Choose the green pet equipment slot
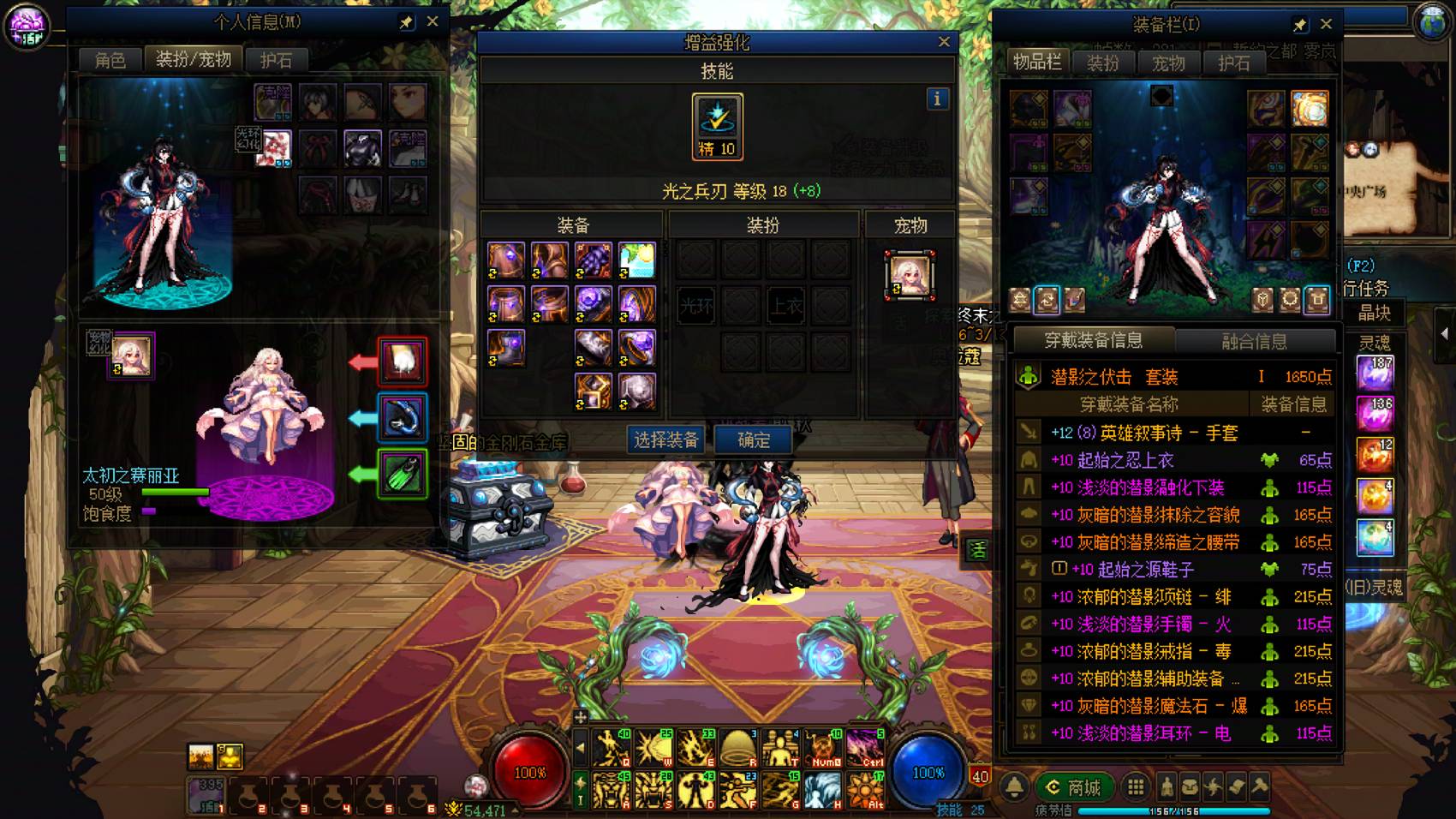Screen dimensions: 1456x819 point(403,472)
